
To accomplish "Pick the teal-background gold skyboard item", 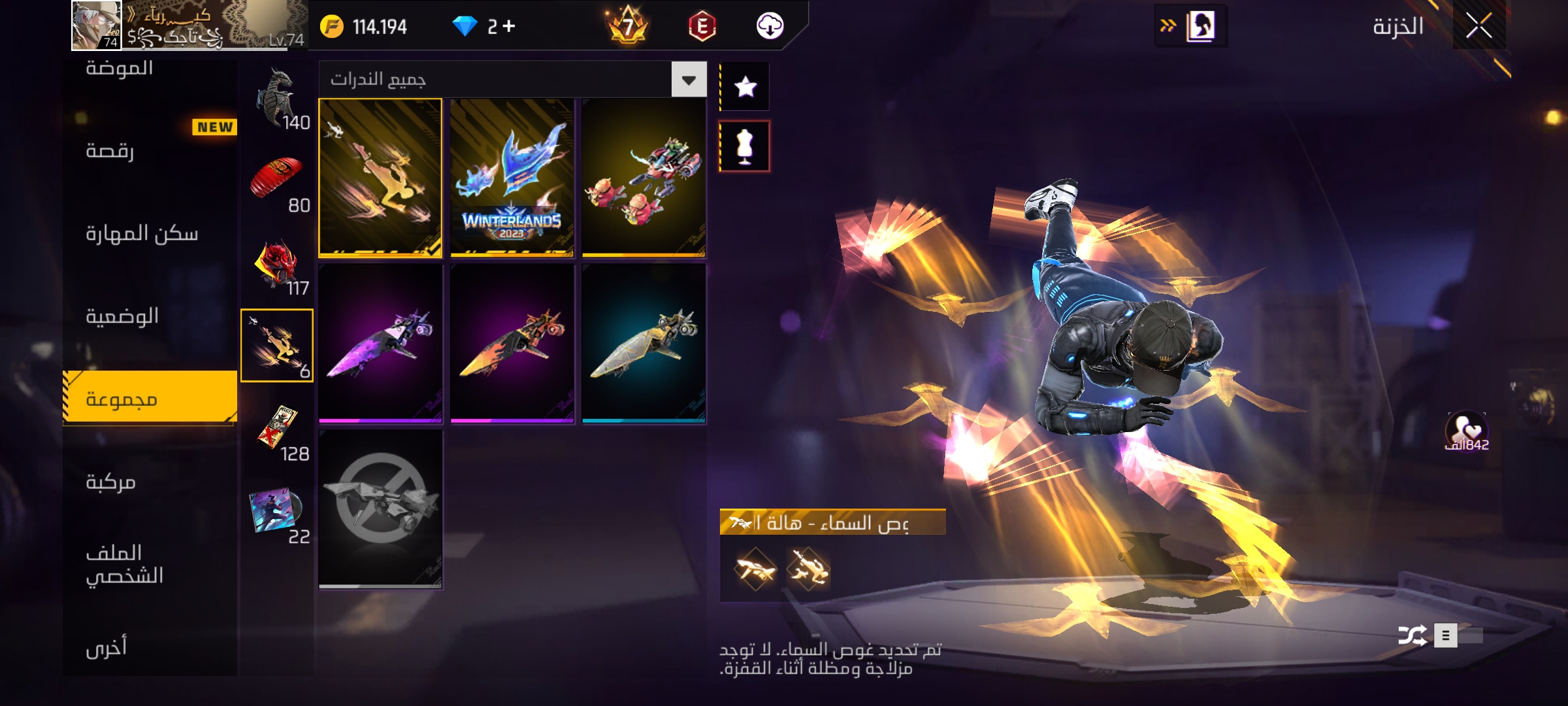I will coord(644,344).
